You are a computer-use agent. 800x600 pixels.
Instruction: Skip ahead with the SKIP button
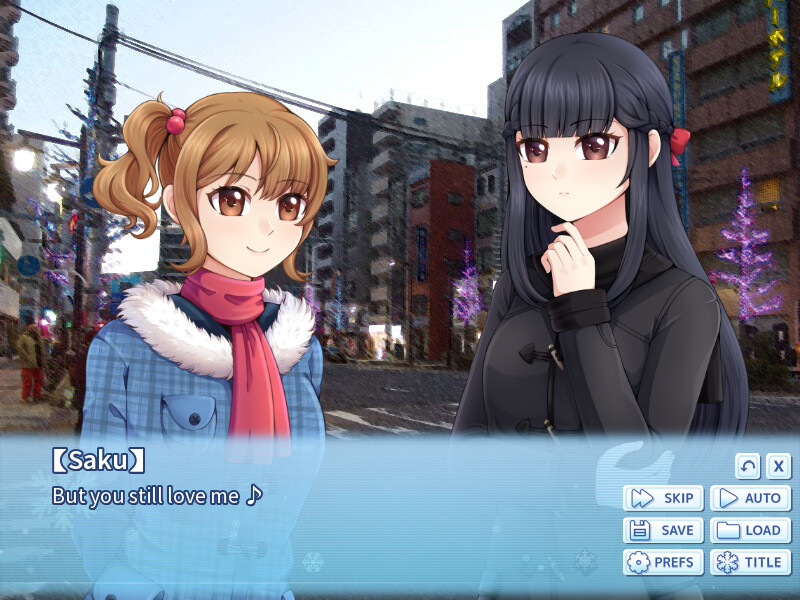click(x=663, y=498)
